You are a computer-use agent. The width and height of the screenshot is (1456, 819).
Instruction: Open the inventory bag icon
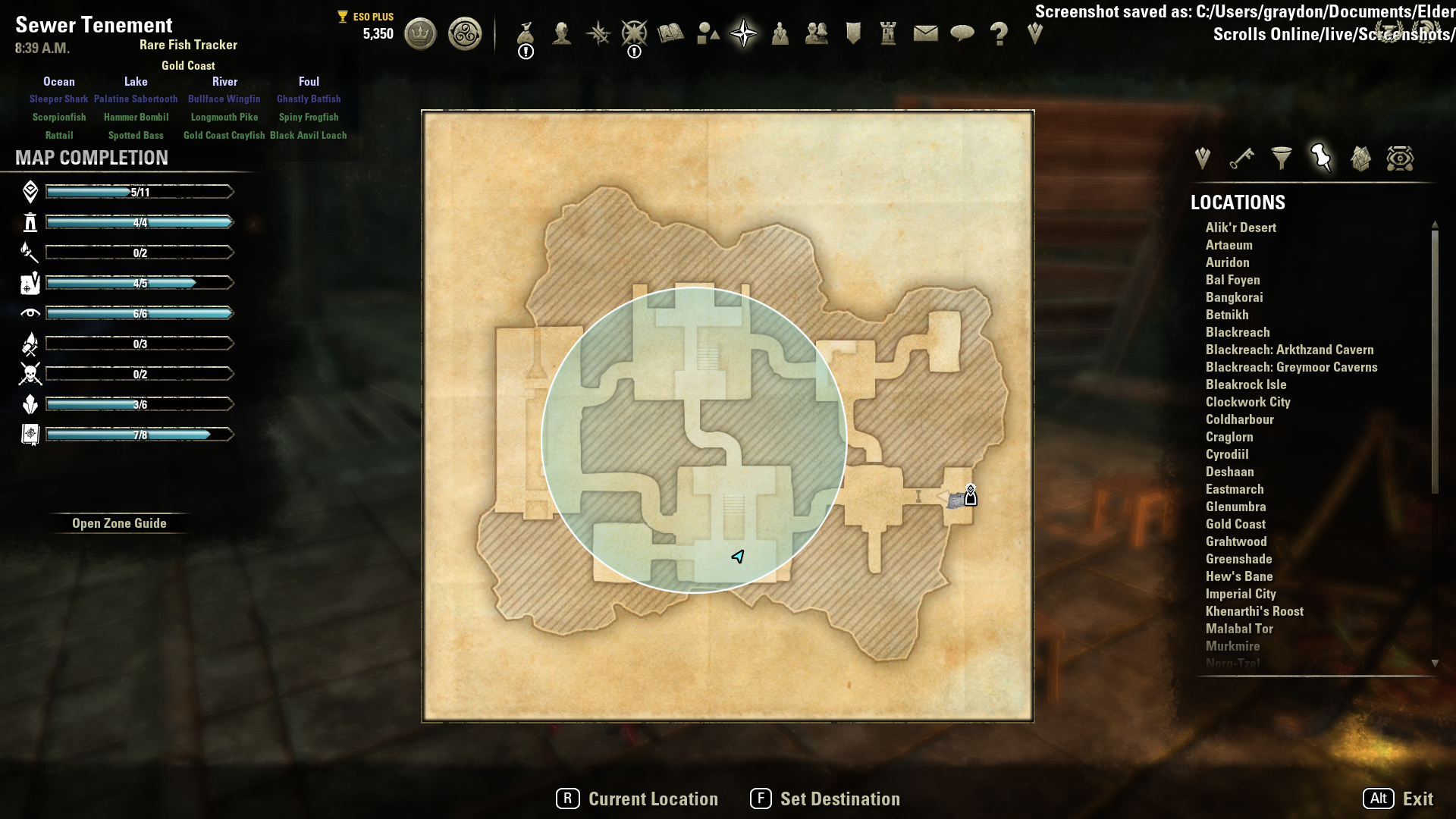tap(526, 34)
